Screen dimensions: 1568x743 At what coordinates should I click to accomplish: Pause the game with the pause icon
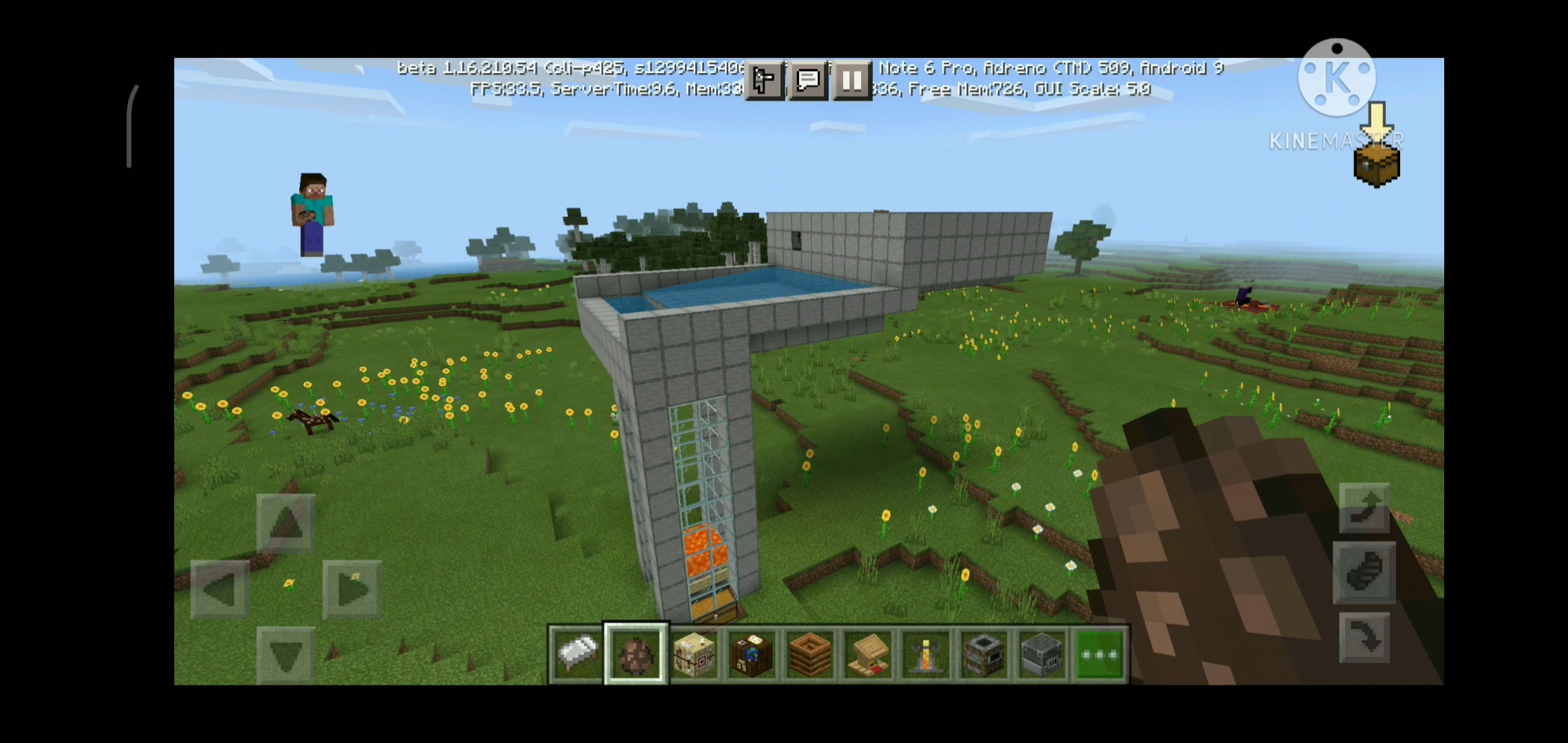pos(852,80)
